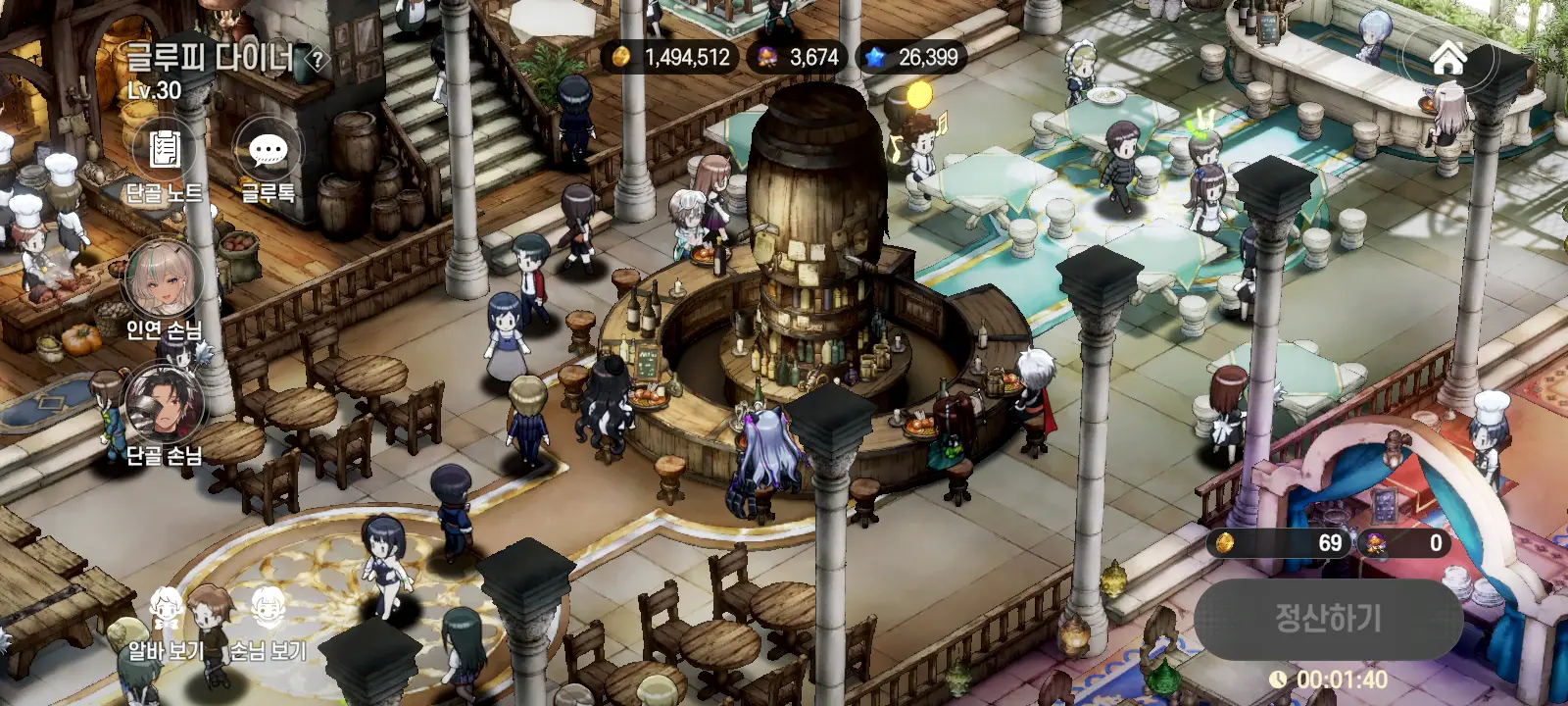This screenshot has height=706, width=1568.
Task: Show part-timers with 알바 보기
Action: click(x=168, y=613)
